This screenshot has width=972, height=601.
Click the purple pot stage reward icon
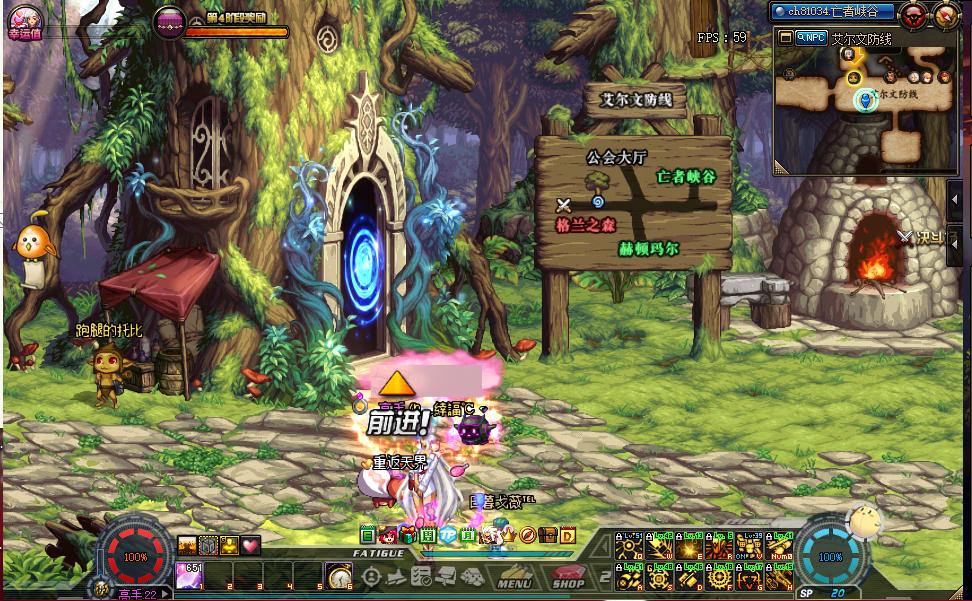coord(169,20)
